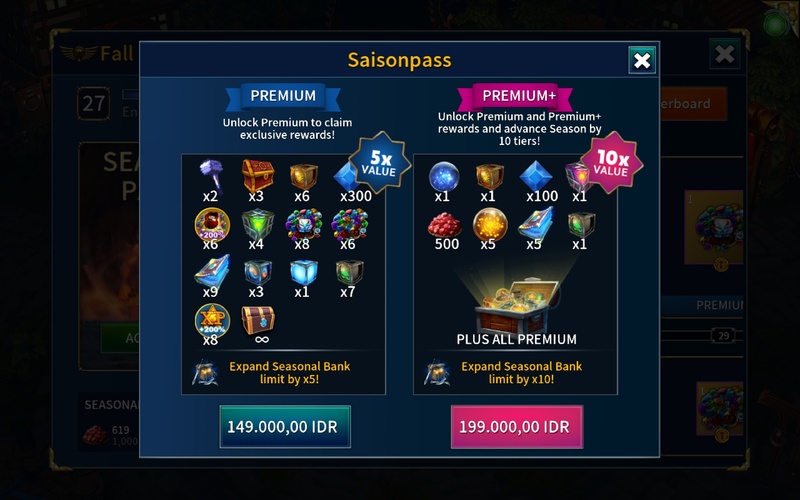The height and width of the screenshot is (500, 800).
Task: Purchase Premium+ pass for 199.000,00 IDR
Action: [x=516, y=427]
